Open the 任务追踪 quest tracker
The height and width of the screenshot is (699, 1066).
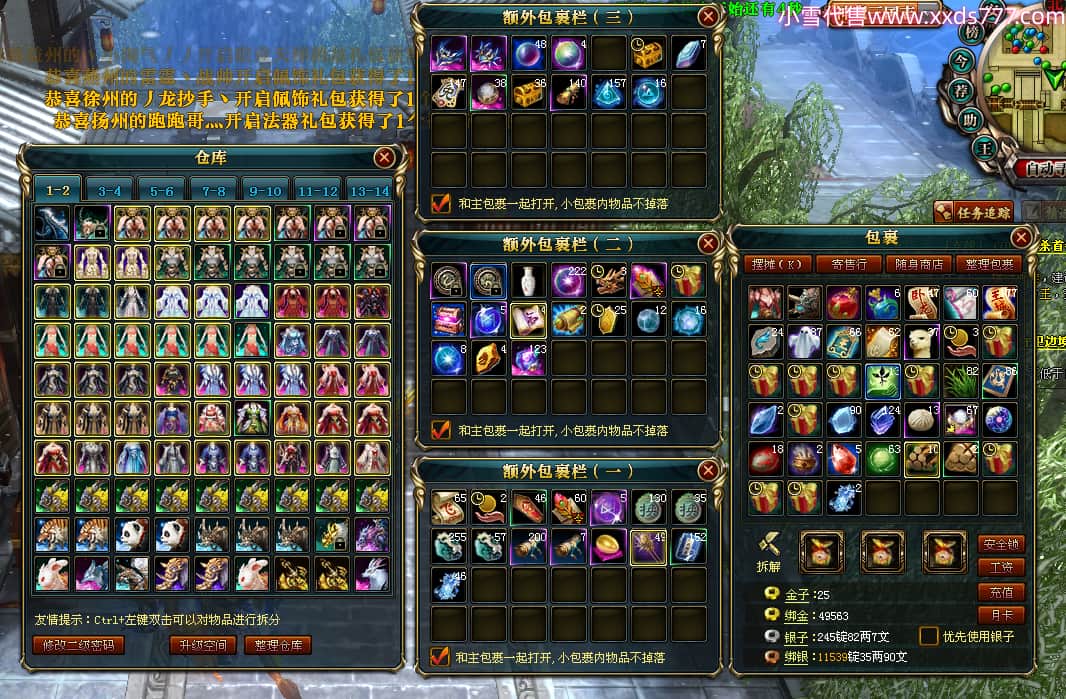(x=973, y=211)
